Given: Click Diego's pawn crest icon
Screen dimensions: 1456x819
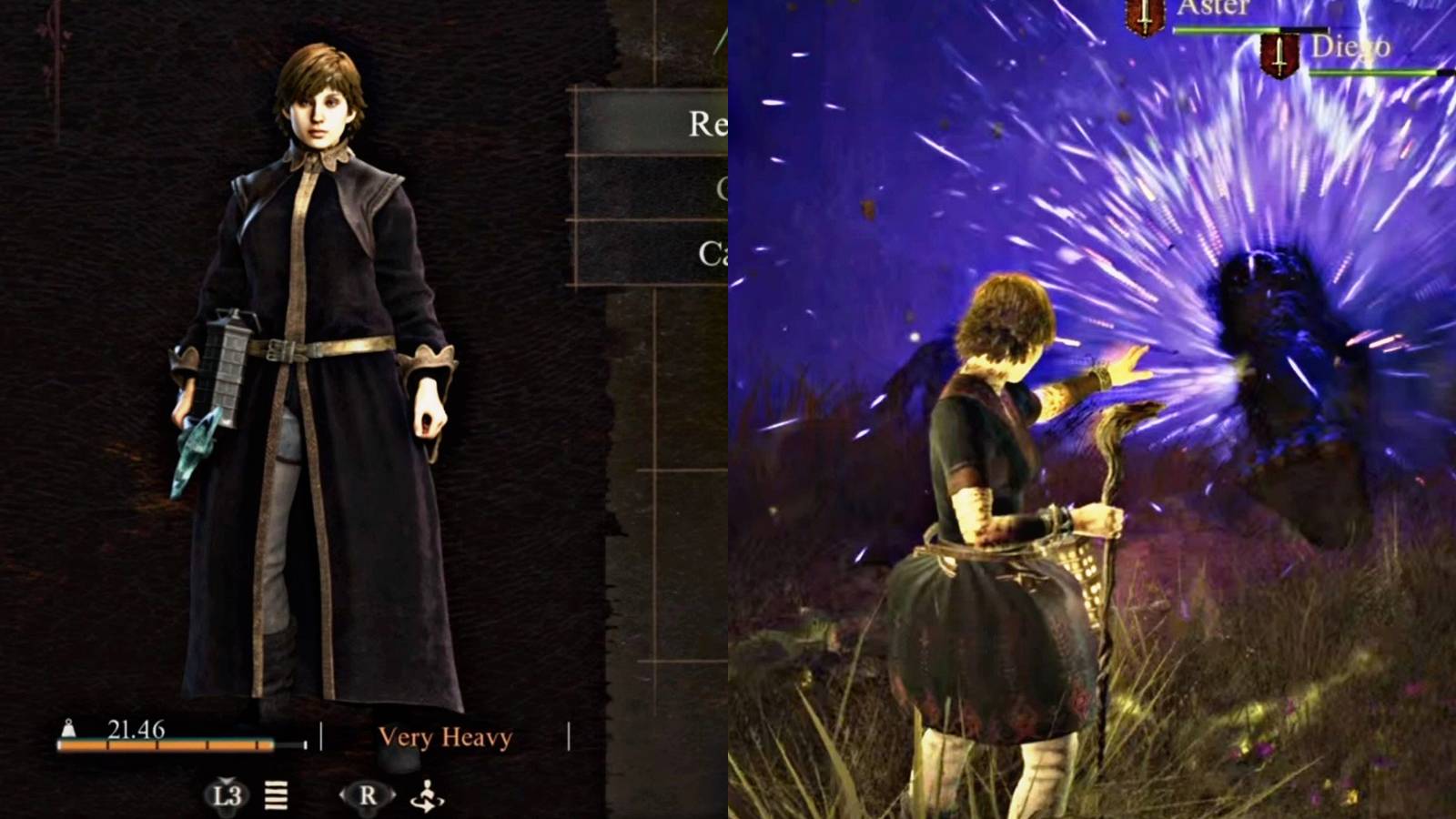Looking at the screenshot, I should pyautogui.click(x=1279, y=56).
